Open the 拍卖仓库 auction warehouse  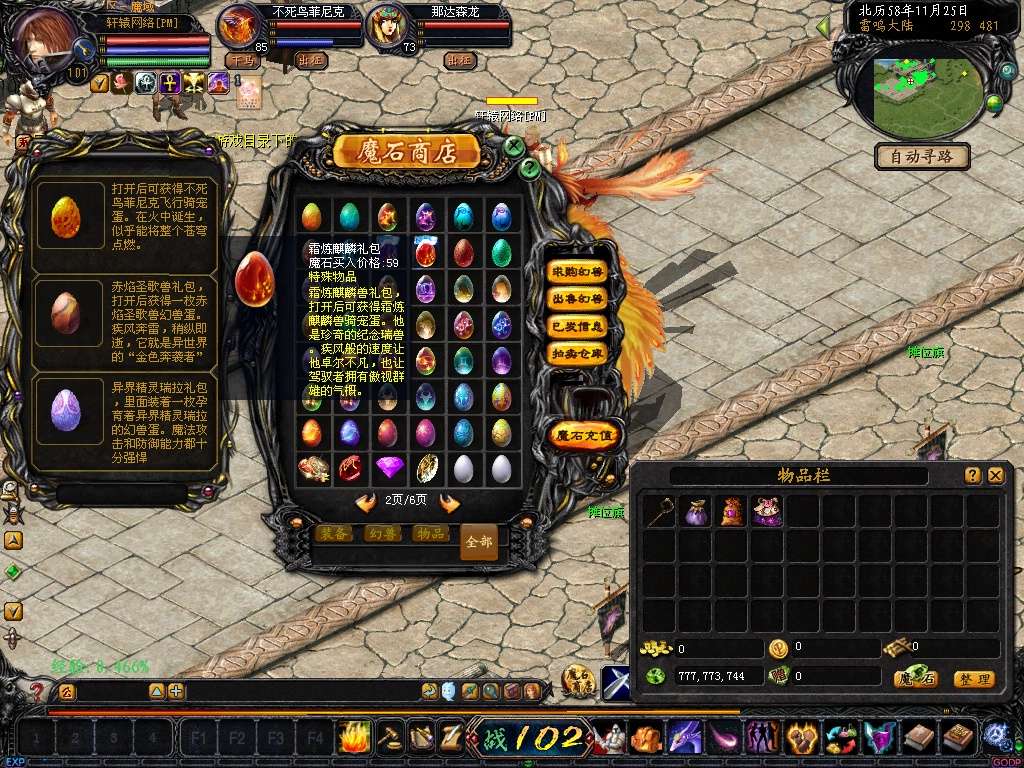[577, 353]
